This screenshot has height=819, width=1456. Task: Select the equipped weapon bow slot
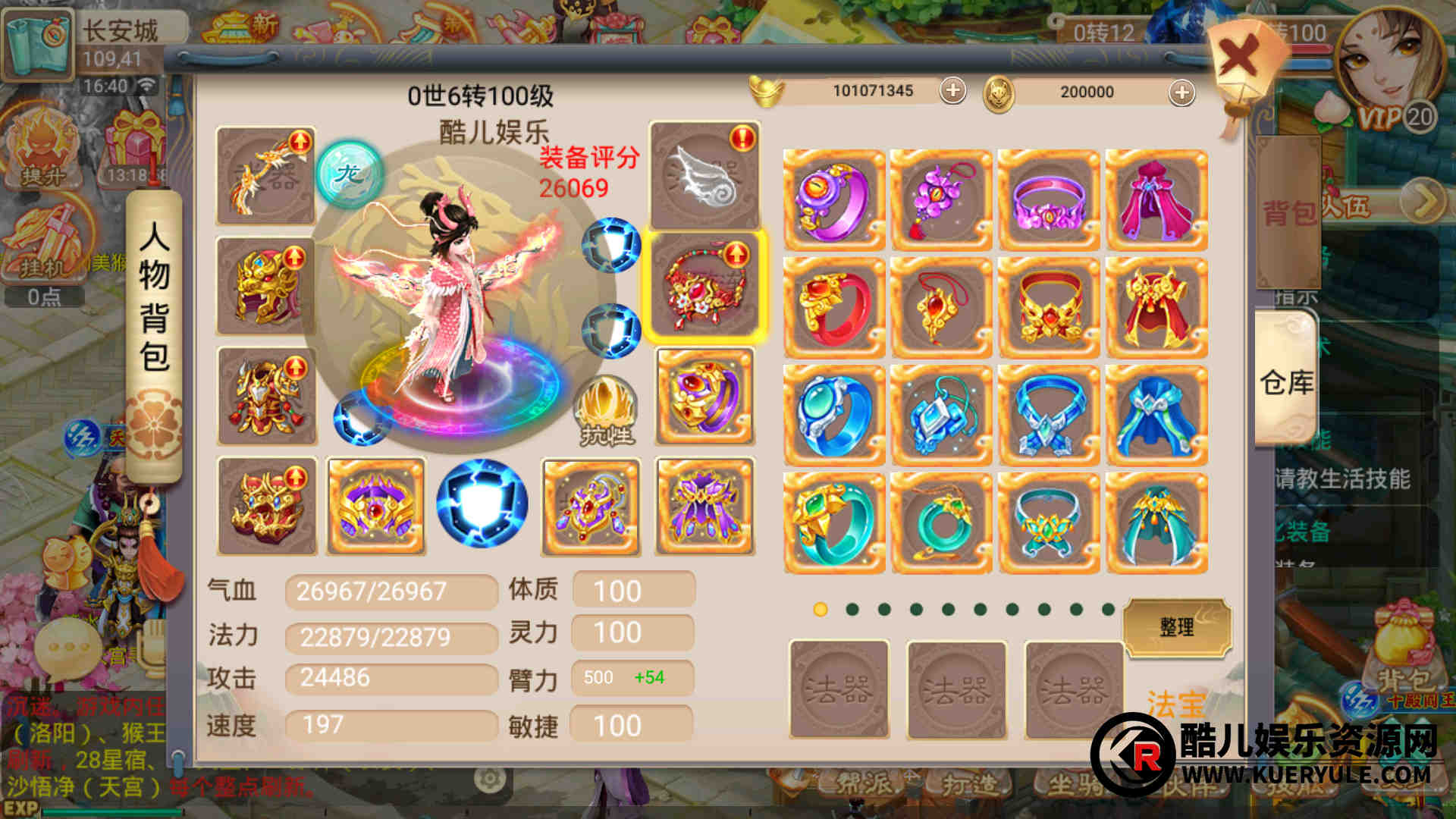pyautogui.click(x=266, y=176)
